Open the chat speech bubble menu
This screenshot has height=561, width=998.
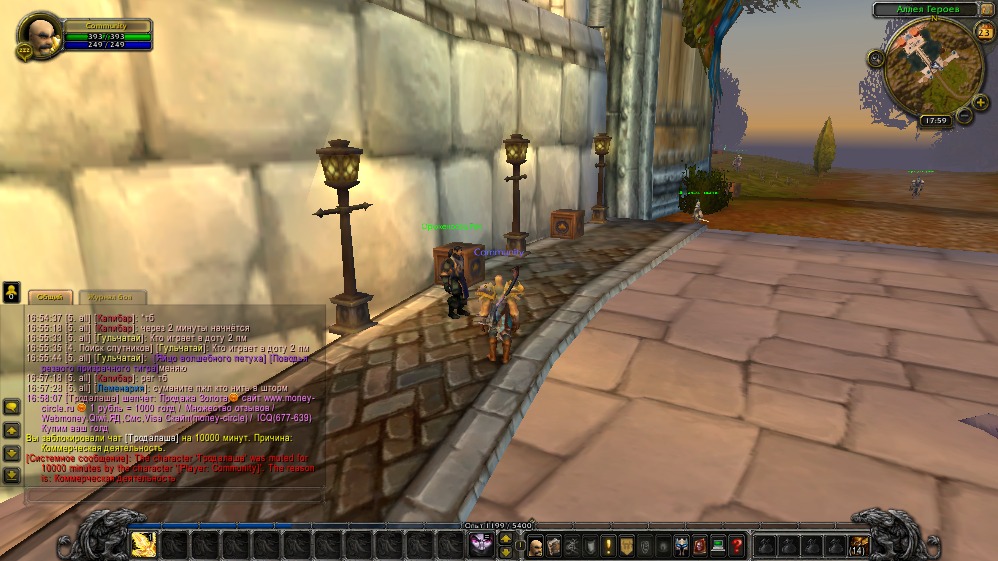(x=11, y=407)
